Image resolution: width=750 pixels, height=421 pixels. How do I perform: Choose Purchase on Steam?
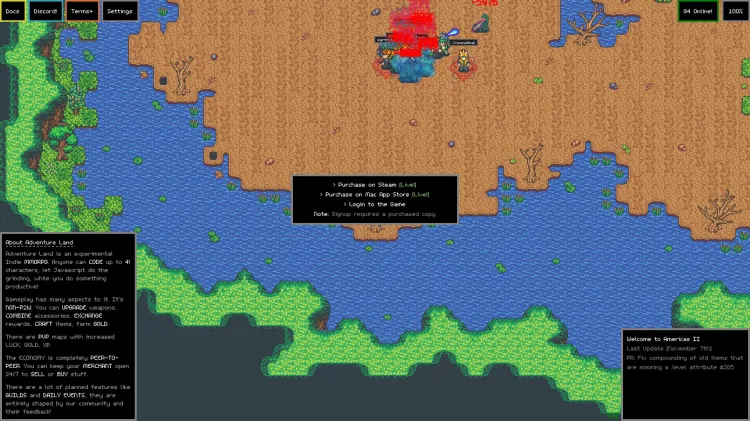(x=375, y=185)
